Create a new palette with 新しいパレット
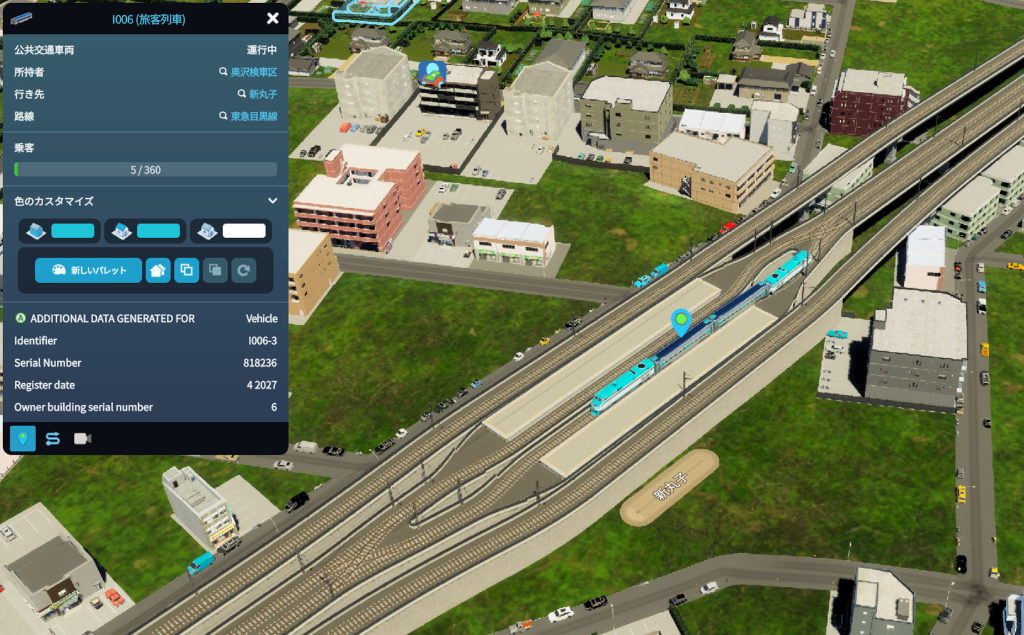Image resolution: width=1024 pixels, height=635 pixels. [88, 270]
